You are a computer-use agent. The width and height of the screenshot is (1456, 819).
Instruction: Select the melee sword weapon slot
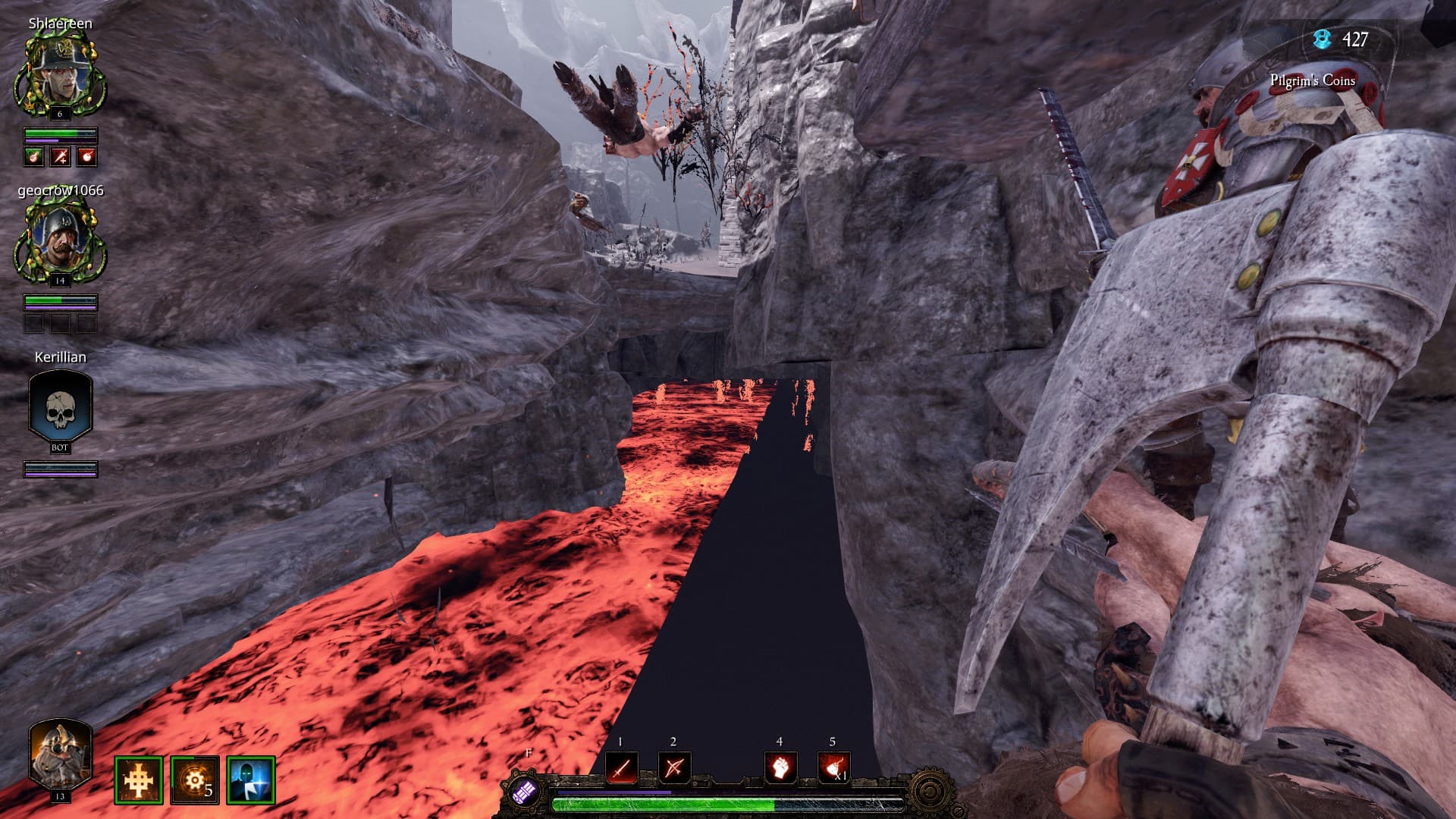[x=621, y=768]
